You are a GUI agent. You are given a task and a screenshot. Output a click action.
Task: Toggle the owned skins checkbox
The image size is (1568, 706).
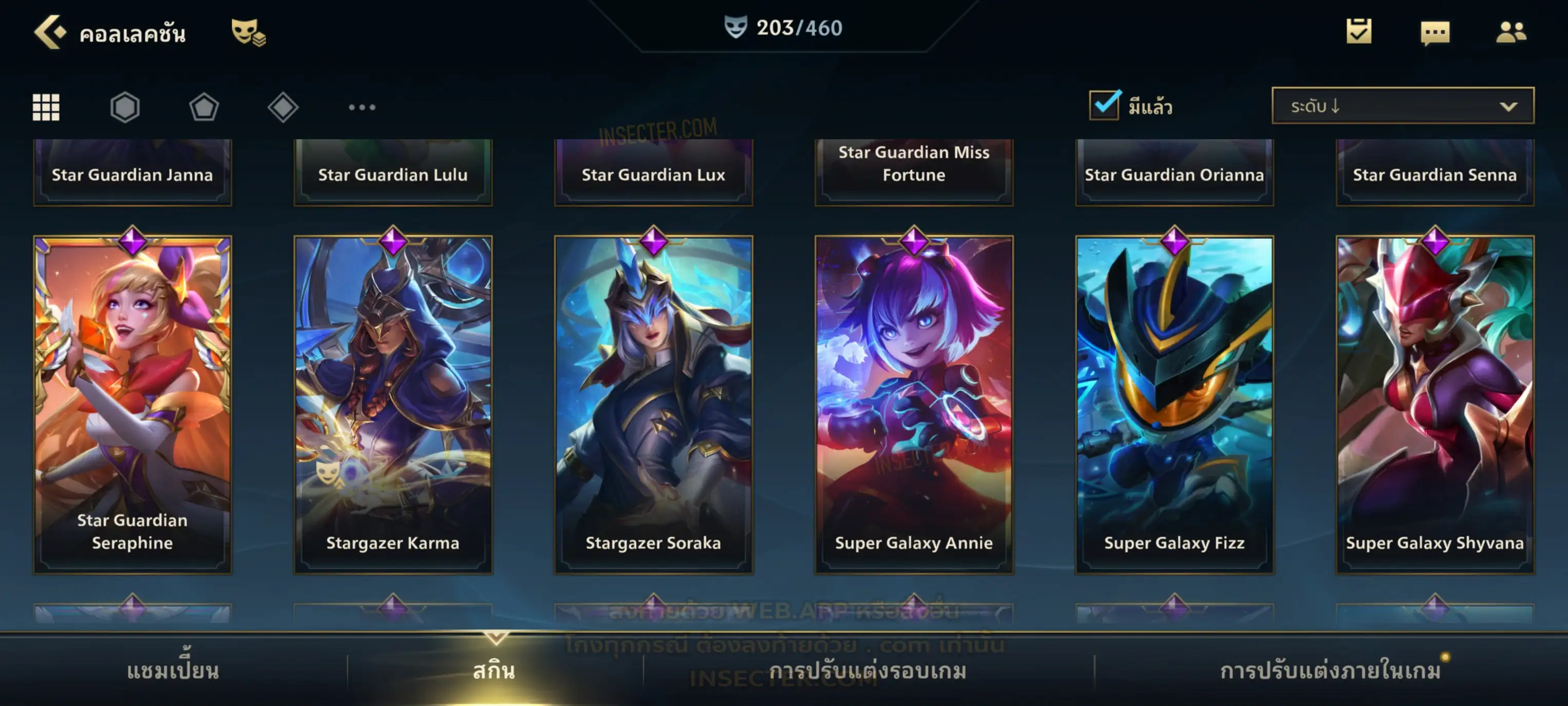[1104, 105]
